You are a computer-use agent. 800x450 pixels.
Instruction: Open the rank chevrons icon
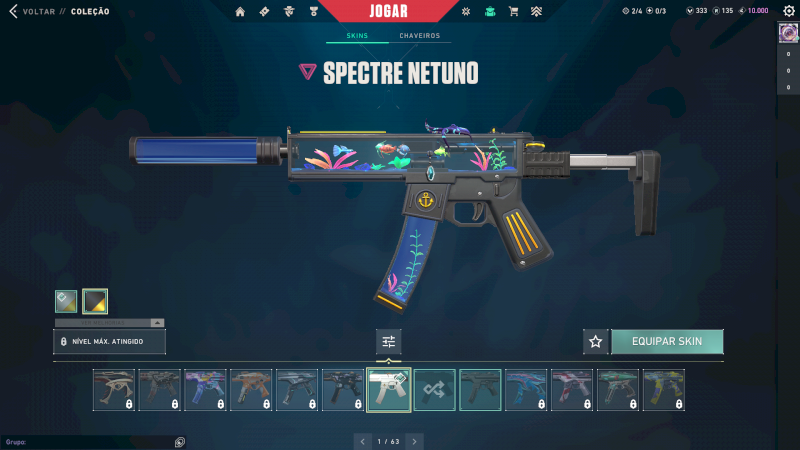click(536, 11)
